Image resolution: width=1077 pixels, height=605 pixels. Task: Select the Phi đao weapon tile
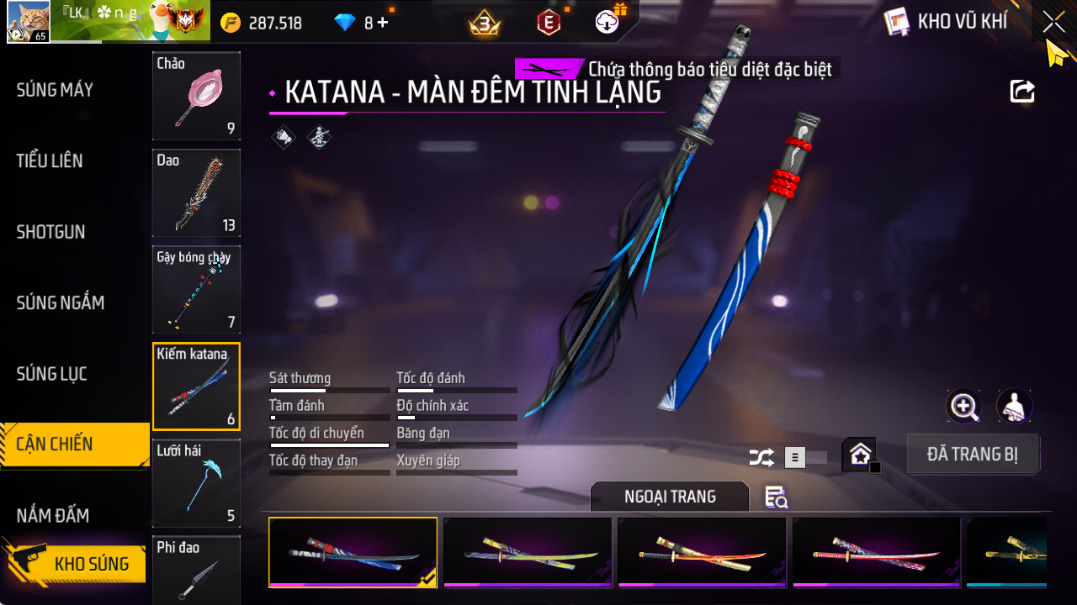[x=196, y=570]
